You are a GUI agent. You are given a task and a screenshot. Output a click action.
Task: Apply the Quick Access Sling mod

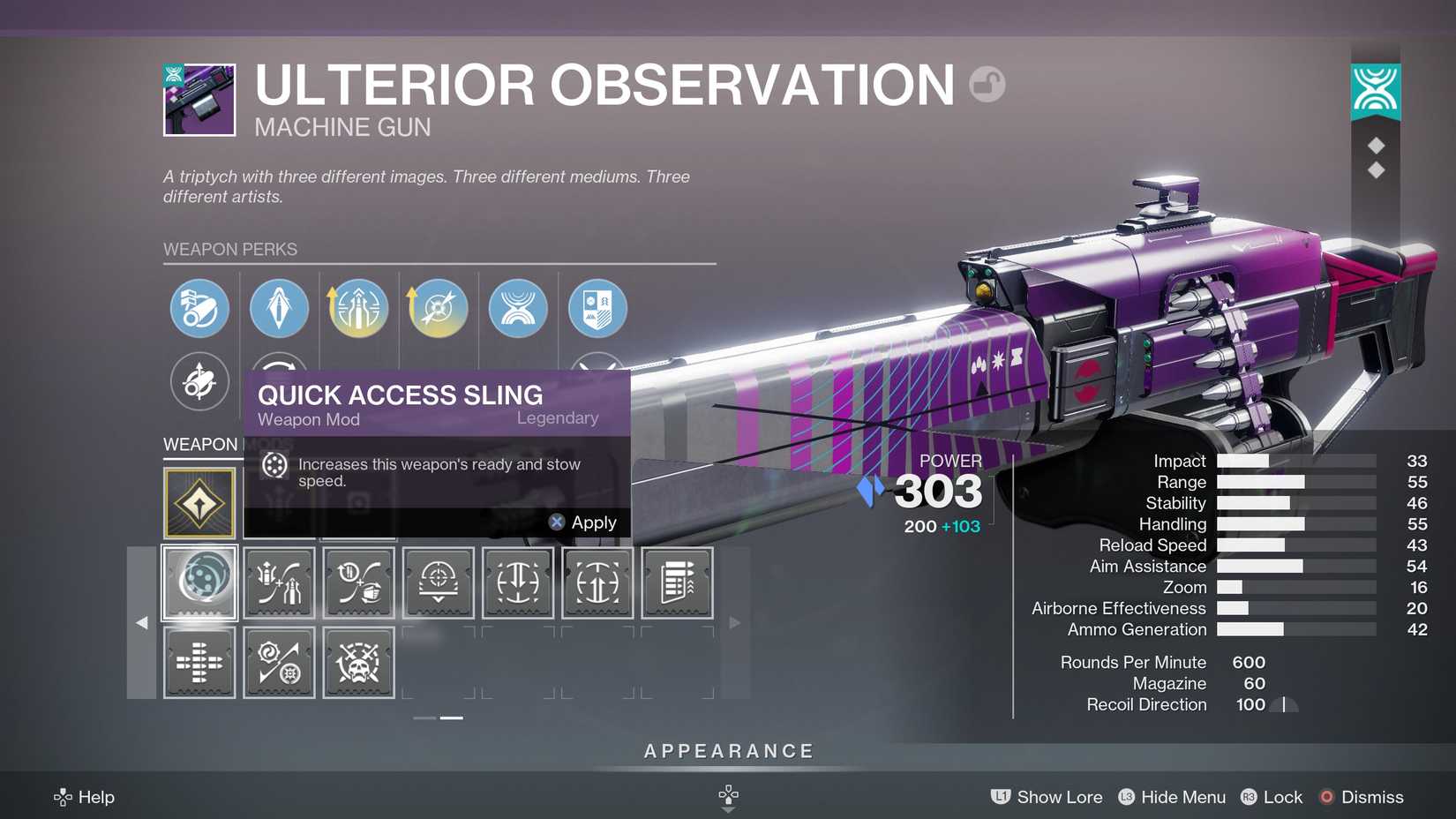584,522
